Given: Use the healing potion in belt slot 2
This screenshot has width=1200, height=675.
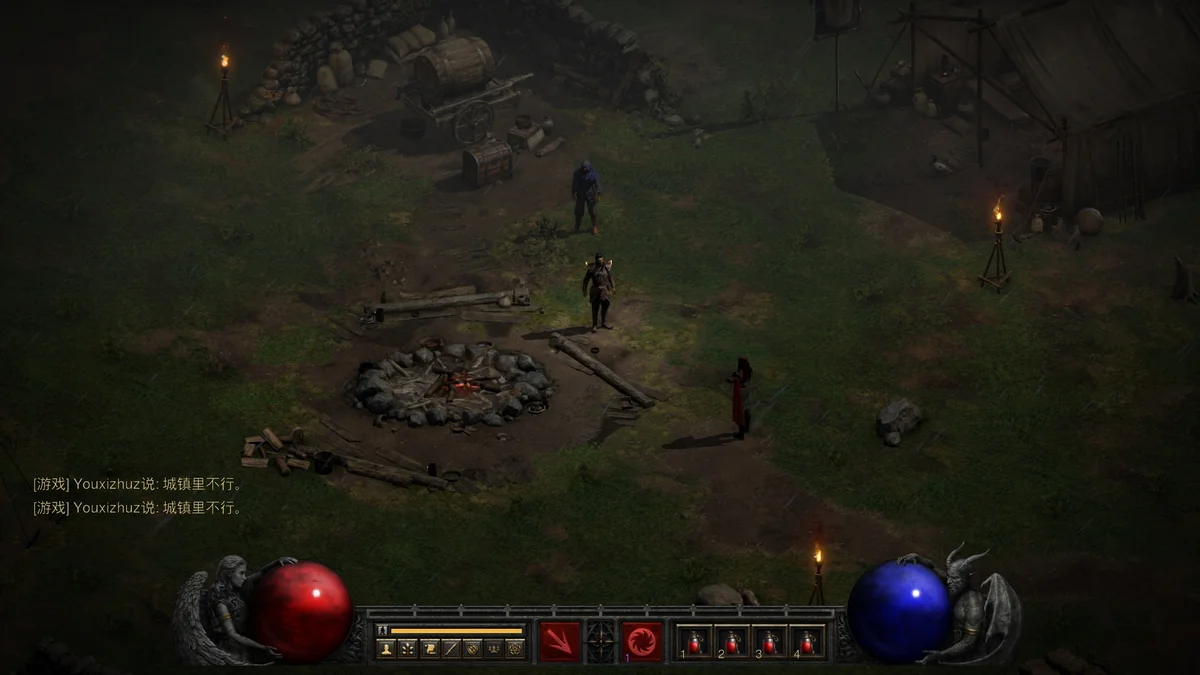Looking at the screenshot, I should [x=732, y=642].
